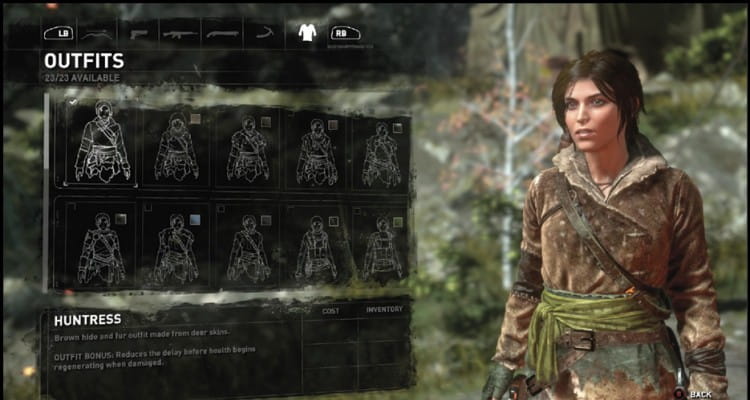Select the assault rifle tab
This screenshot has height=400, width=750.
[179, 32]
